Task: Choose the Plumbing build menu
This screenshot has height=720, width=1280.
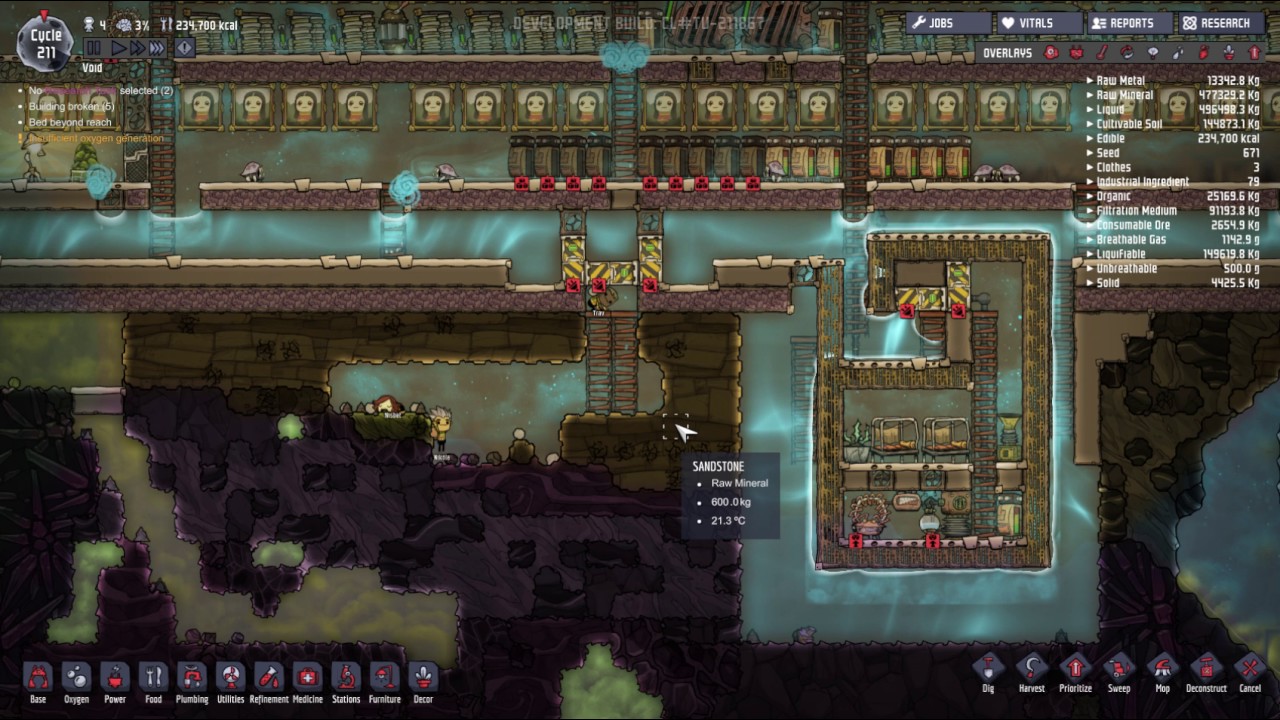Action: (x=192, y=680)
